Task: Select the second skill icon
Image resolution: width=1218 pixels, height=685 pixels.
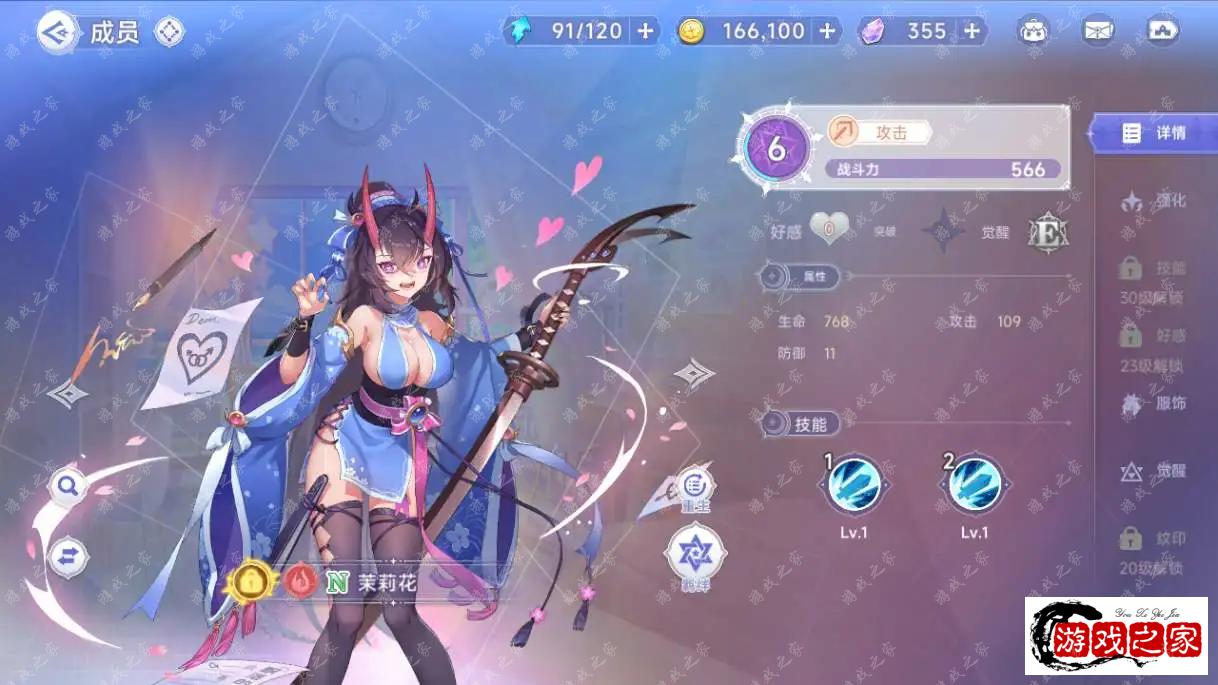Action: (974, 484)
